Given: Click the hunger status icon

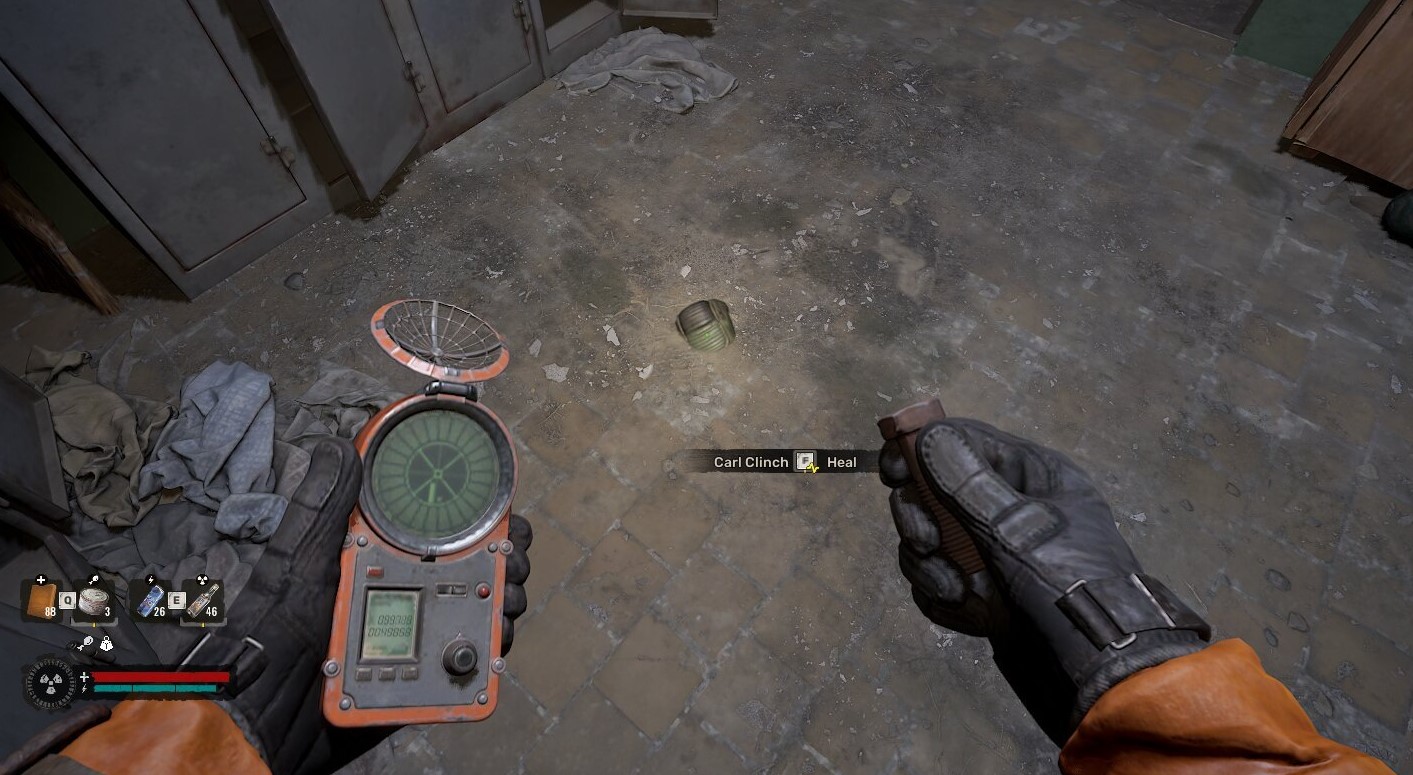Looking at the screenshot, I should pyautogui.click(x=87, y=643).
